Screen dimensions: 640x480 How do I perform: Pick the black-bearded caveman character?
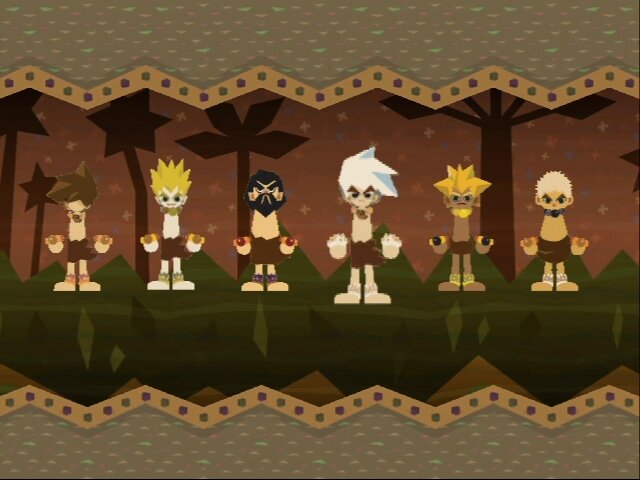pos(264,232)
